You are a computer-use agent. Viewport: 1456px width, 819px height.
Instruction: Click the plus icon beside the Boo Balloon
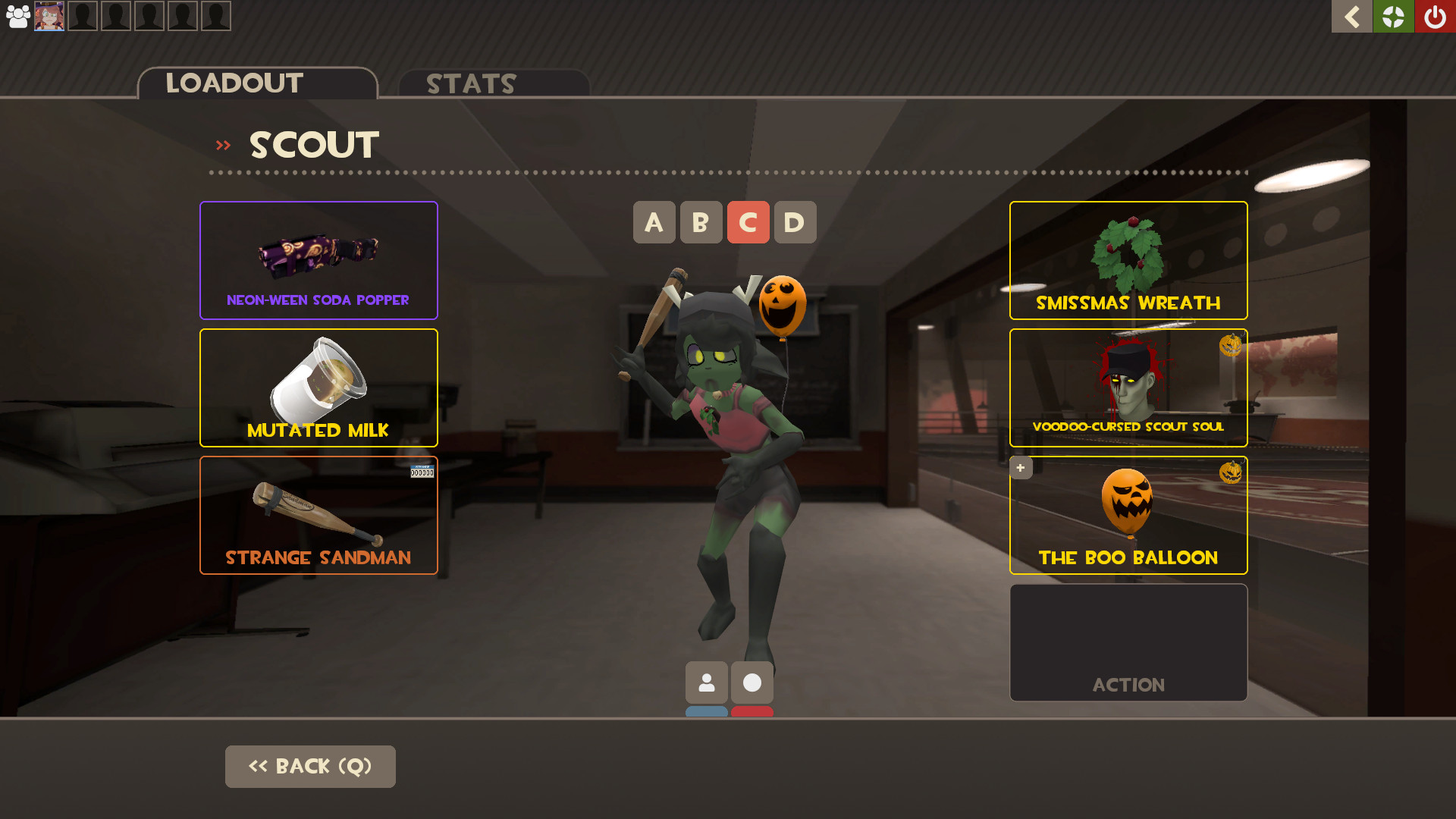(1020, 467)
